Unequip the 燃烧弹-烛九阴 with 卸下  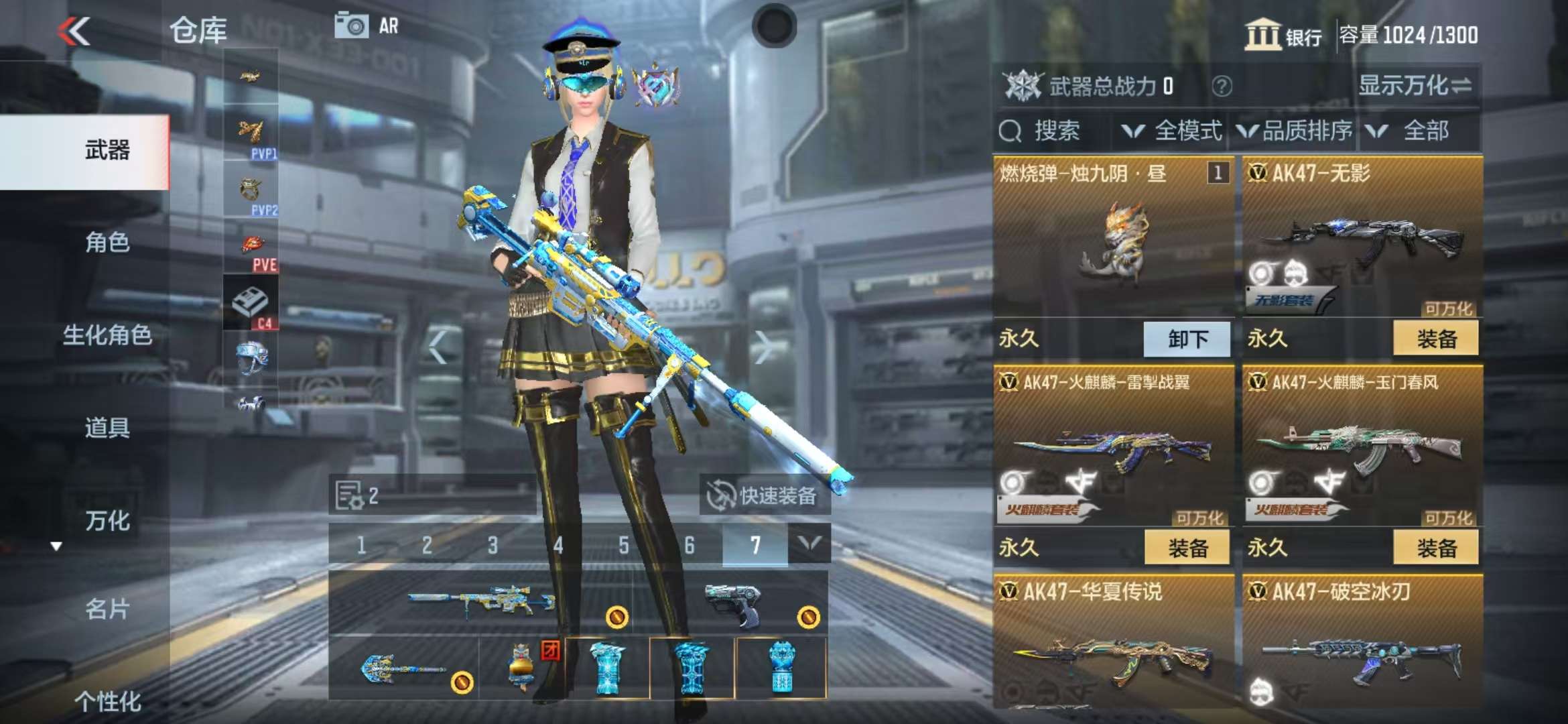pos(1187,339)
